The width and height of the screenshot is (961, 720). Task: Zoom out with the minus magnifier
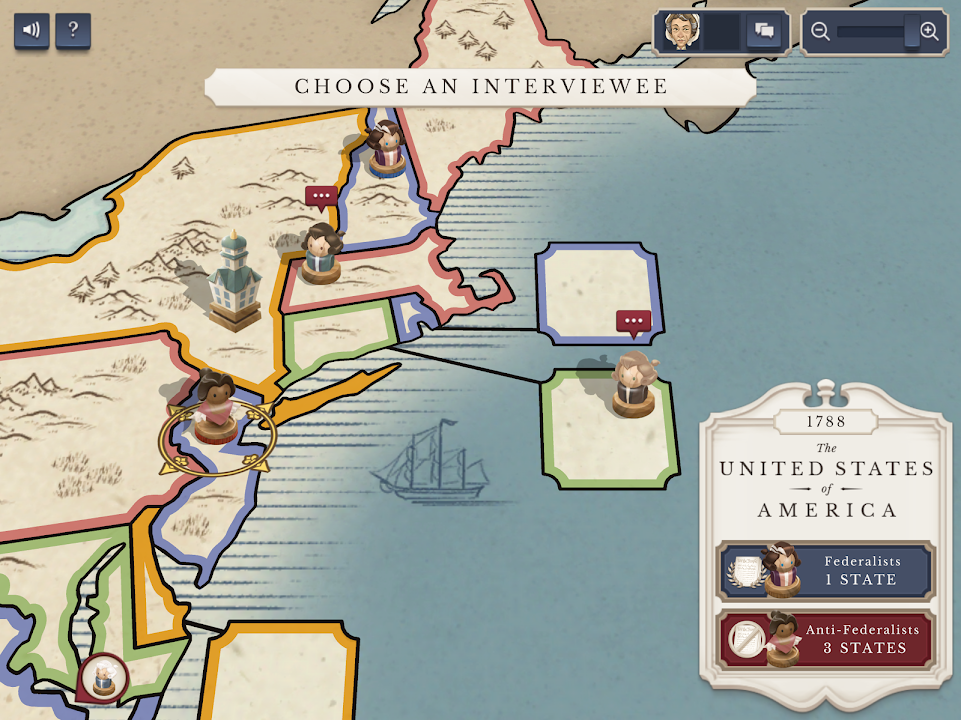click(x=821, y=32)
